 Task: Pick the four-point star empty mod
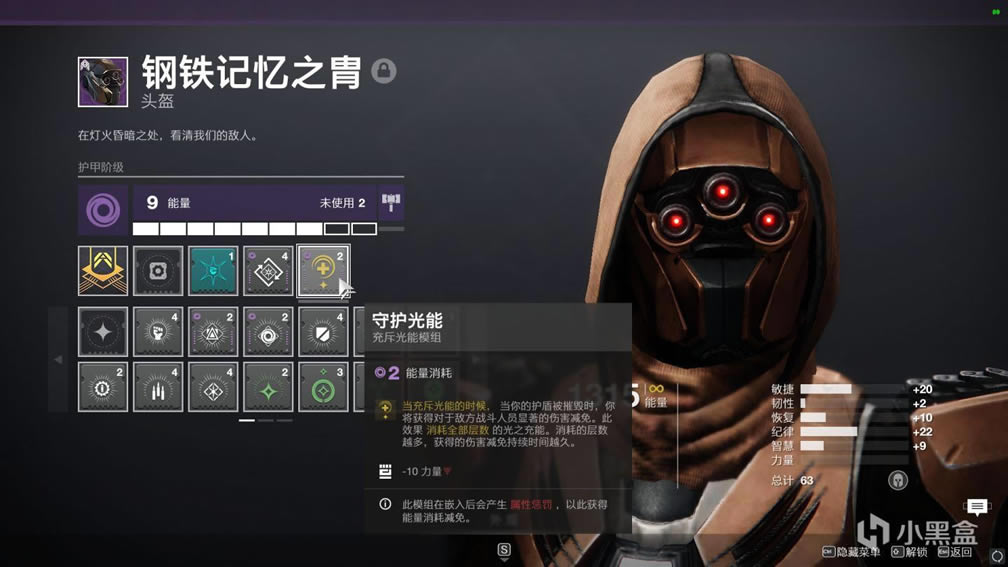[x=103, y=332]
